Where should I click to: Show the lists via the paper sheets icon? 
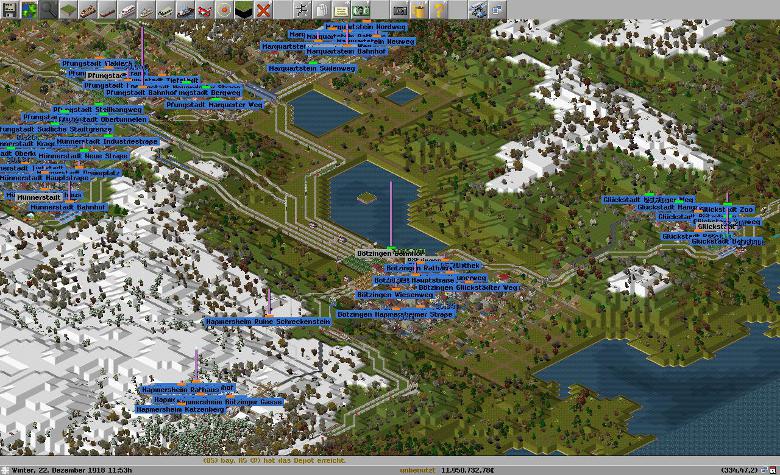pos(321,10)
